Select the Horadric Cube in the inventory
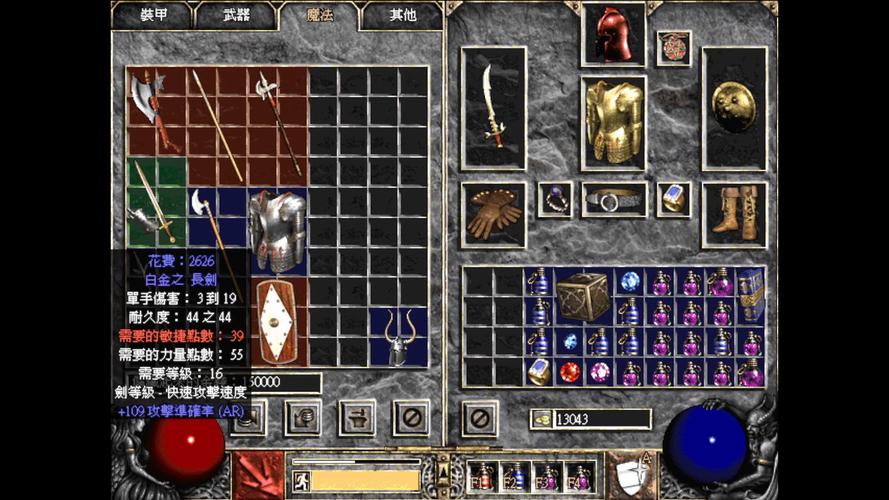 [x=583, y=297]
